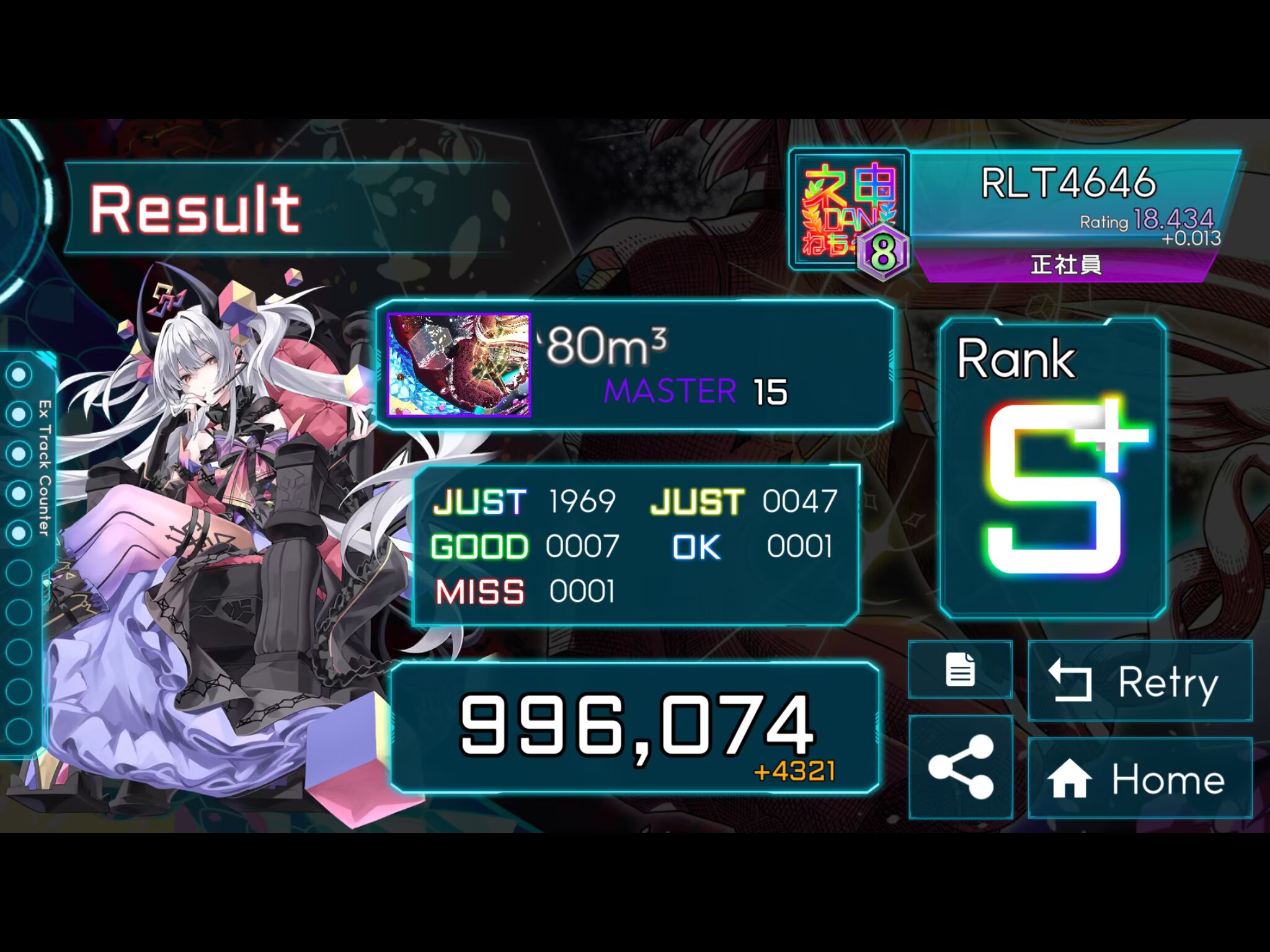Share the result screen

coord(960,767)
